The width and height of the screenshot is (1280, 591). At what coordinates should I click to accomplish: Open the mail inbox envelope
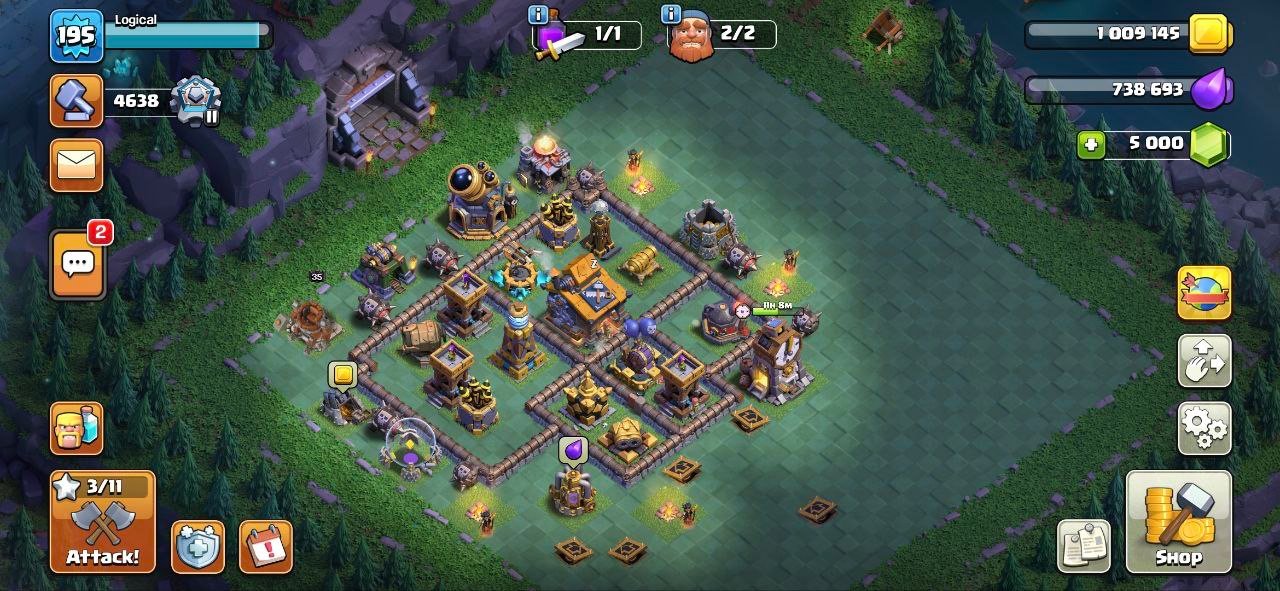[x=77, y=165]
